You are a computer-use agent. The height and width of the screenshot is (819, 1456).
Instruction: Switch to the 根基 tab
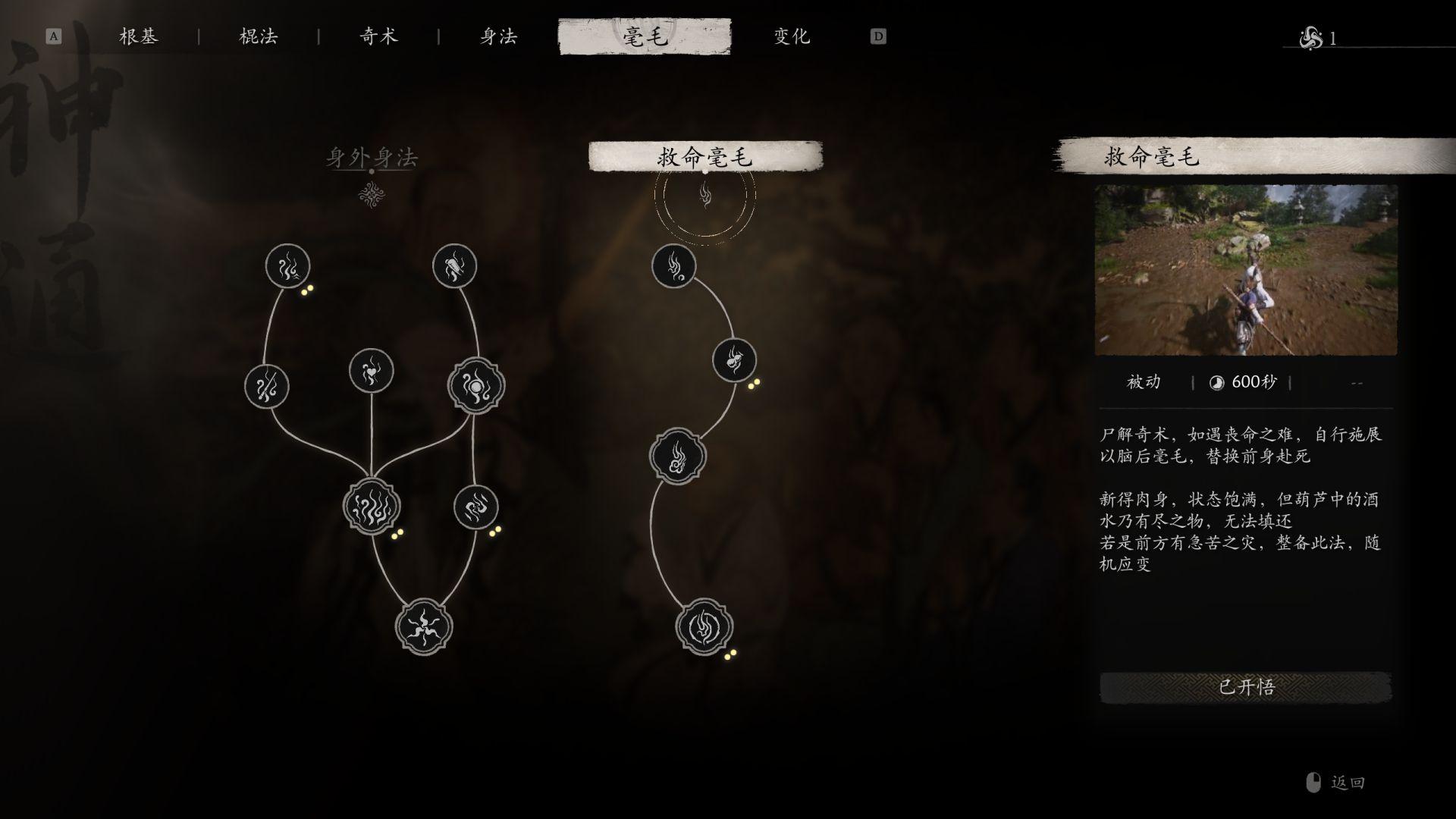pyautogui.click(x=140, y=36)
